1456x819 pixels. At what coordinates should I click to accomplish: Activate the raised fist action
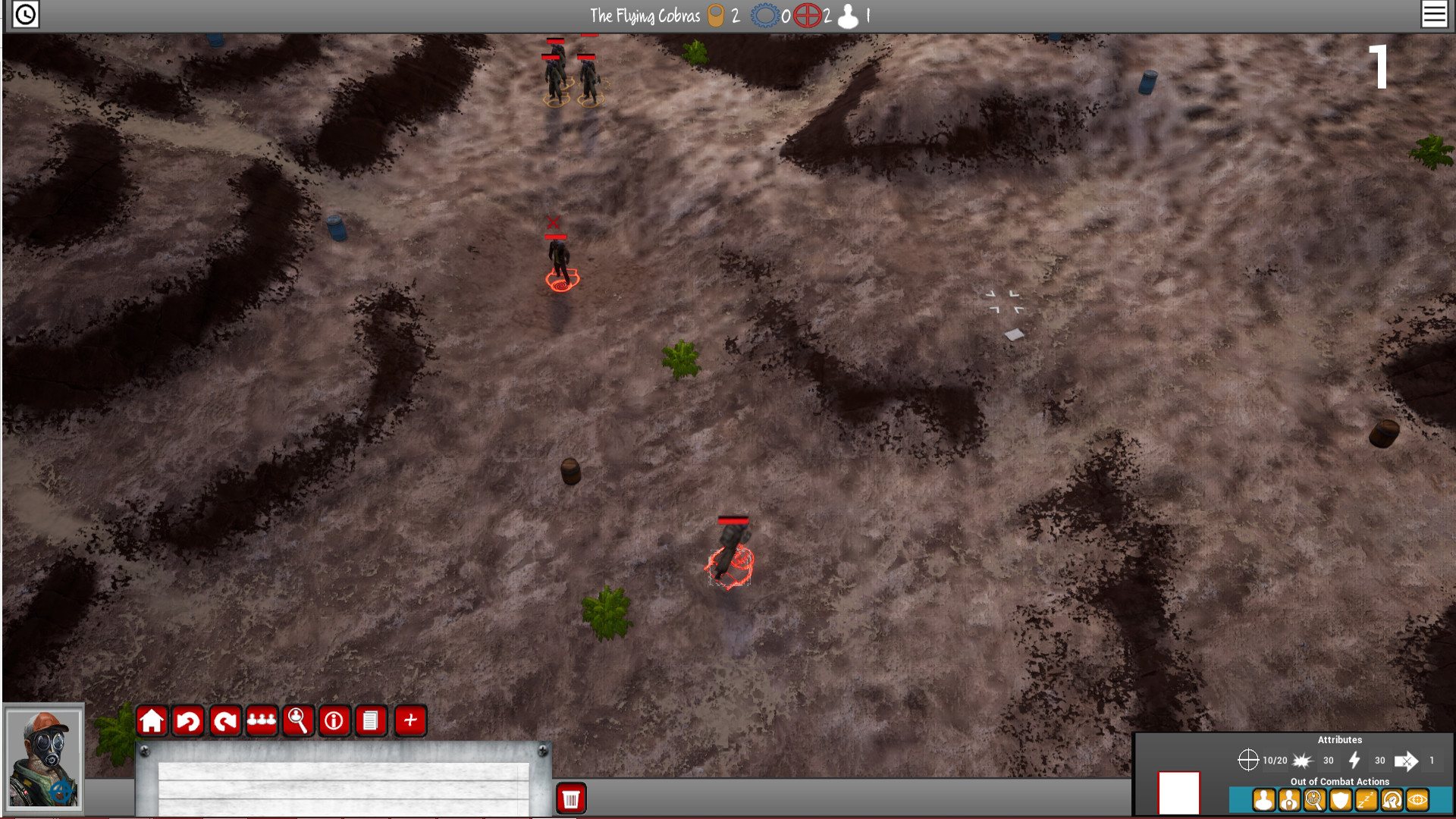(1392, 800)
